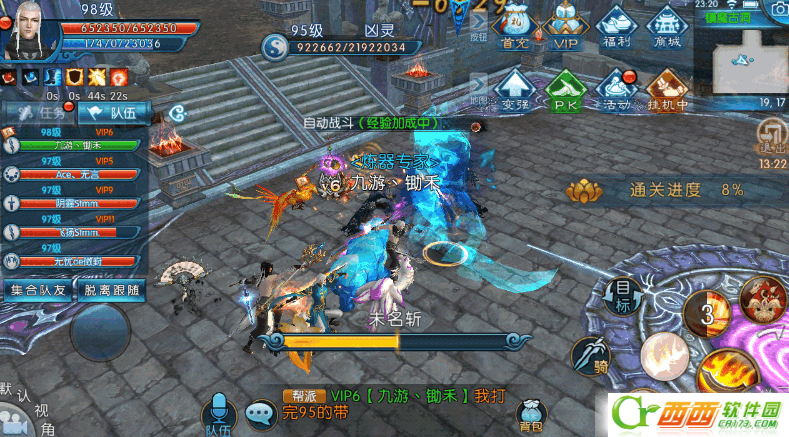Screen dimensions: 789x437
Task: Switch to the 队伍 team tab
Action: (x=111, y=113)
